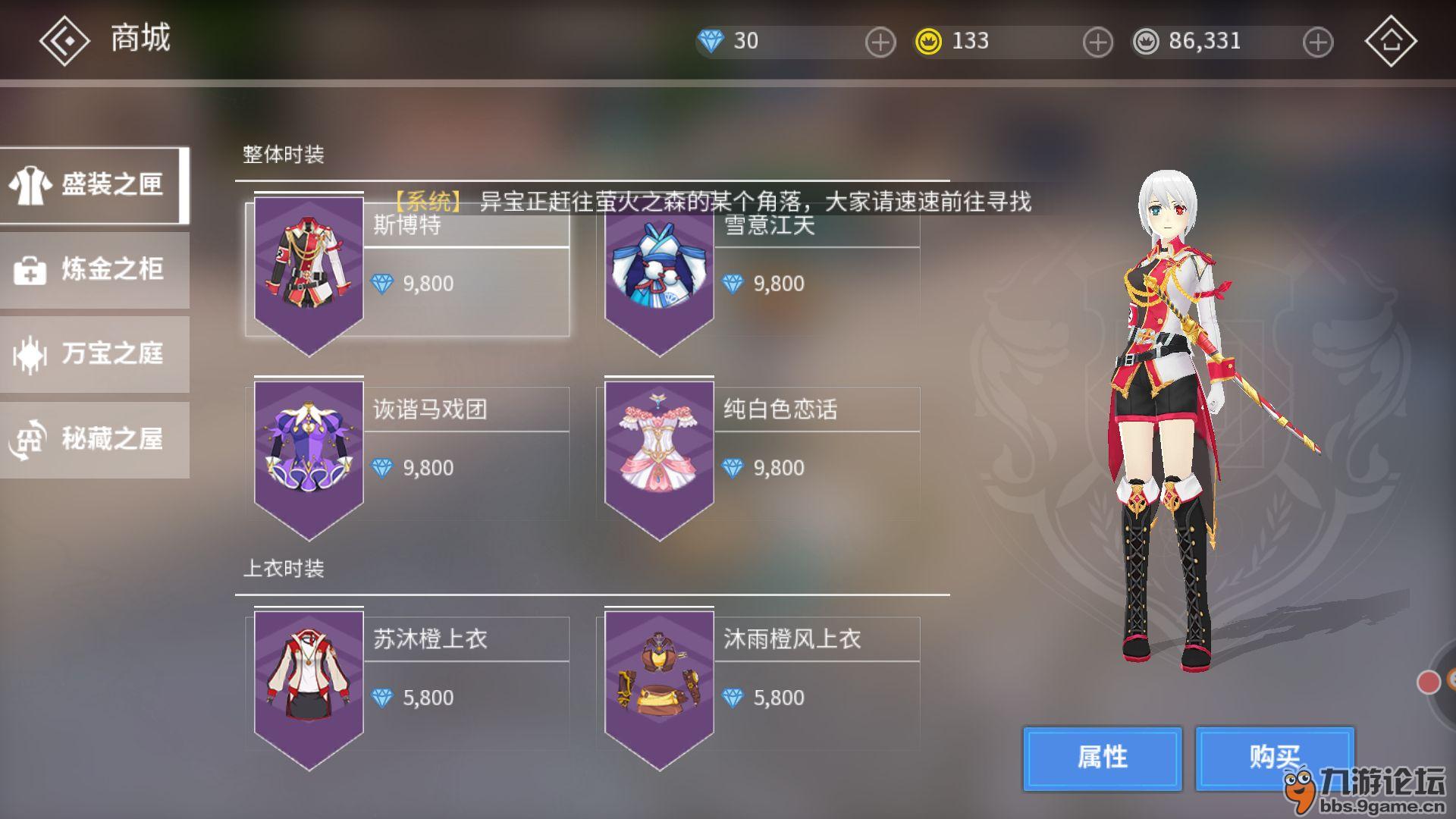Click the back arrow beside 商城

(x=64, y=39)
